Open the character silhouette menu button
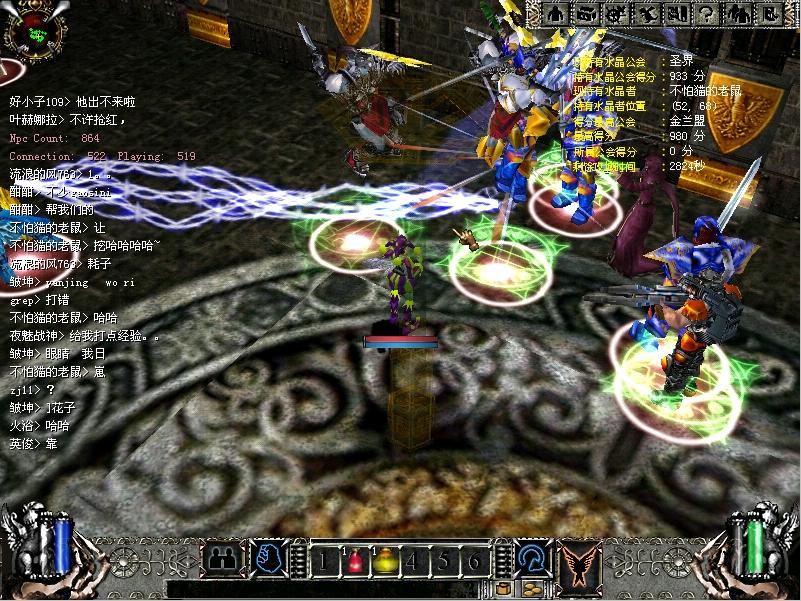The width and height of the screenshot is (801, 601). click(x=553, y=14)
